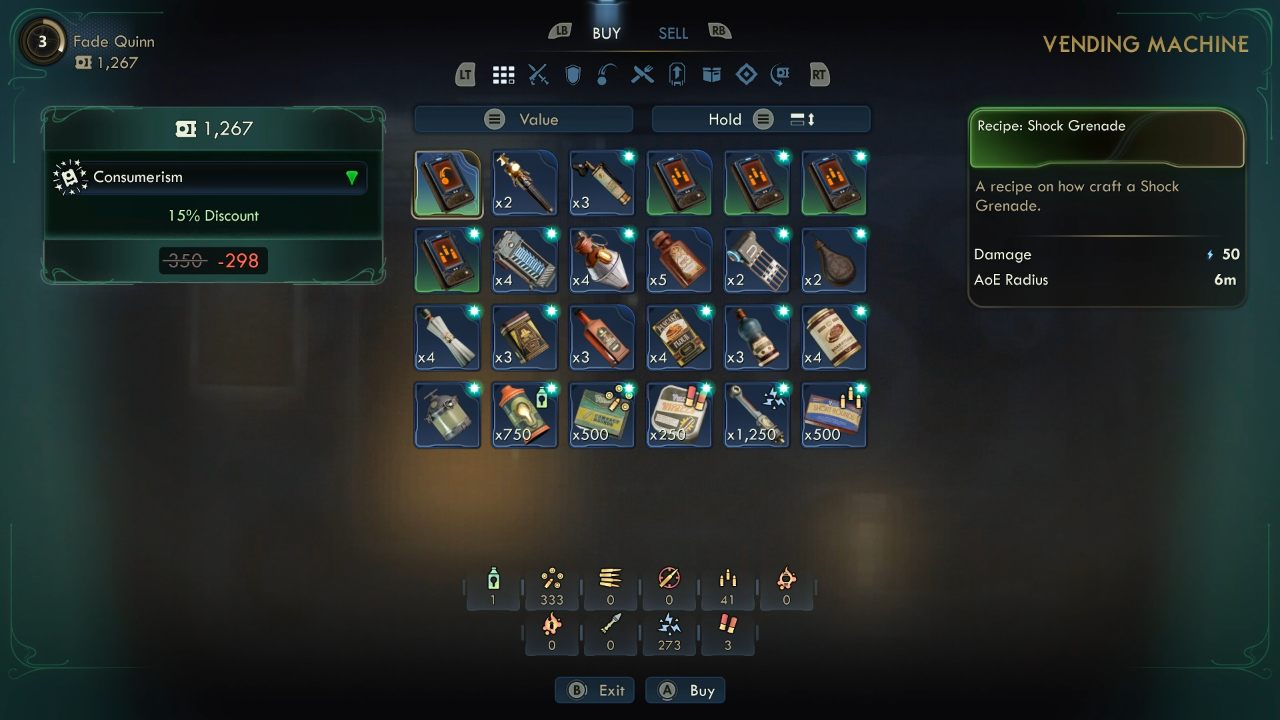Filter by the knife and fork consumables icon
The height and width of the screenshot is (720, 1280).
(642, 75)
